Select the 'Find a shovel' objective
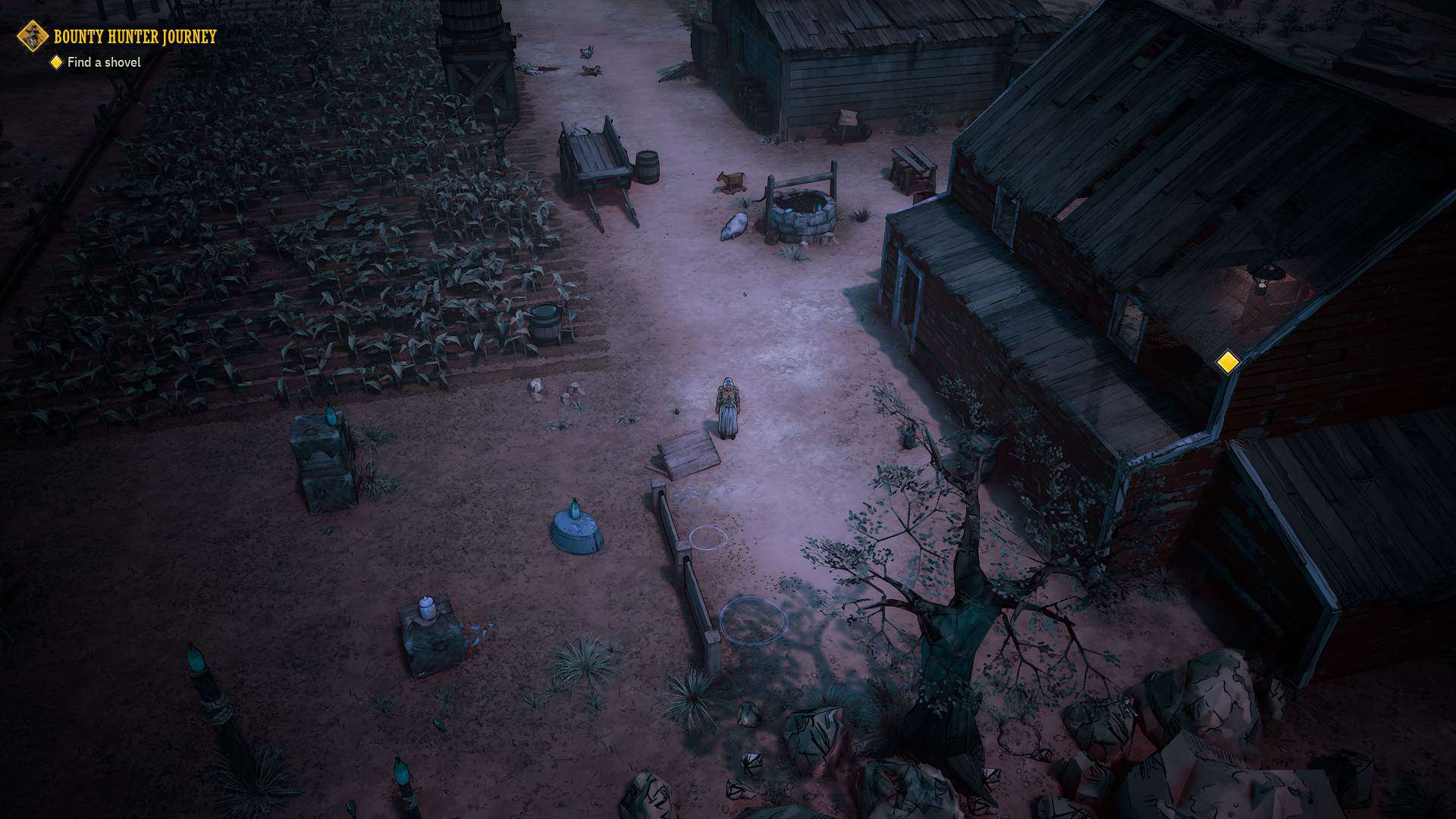The image size is (1456, 819). tap(103, 62)
